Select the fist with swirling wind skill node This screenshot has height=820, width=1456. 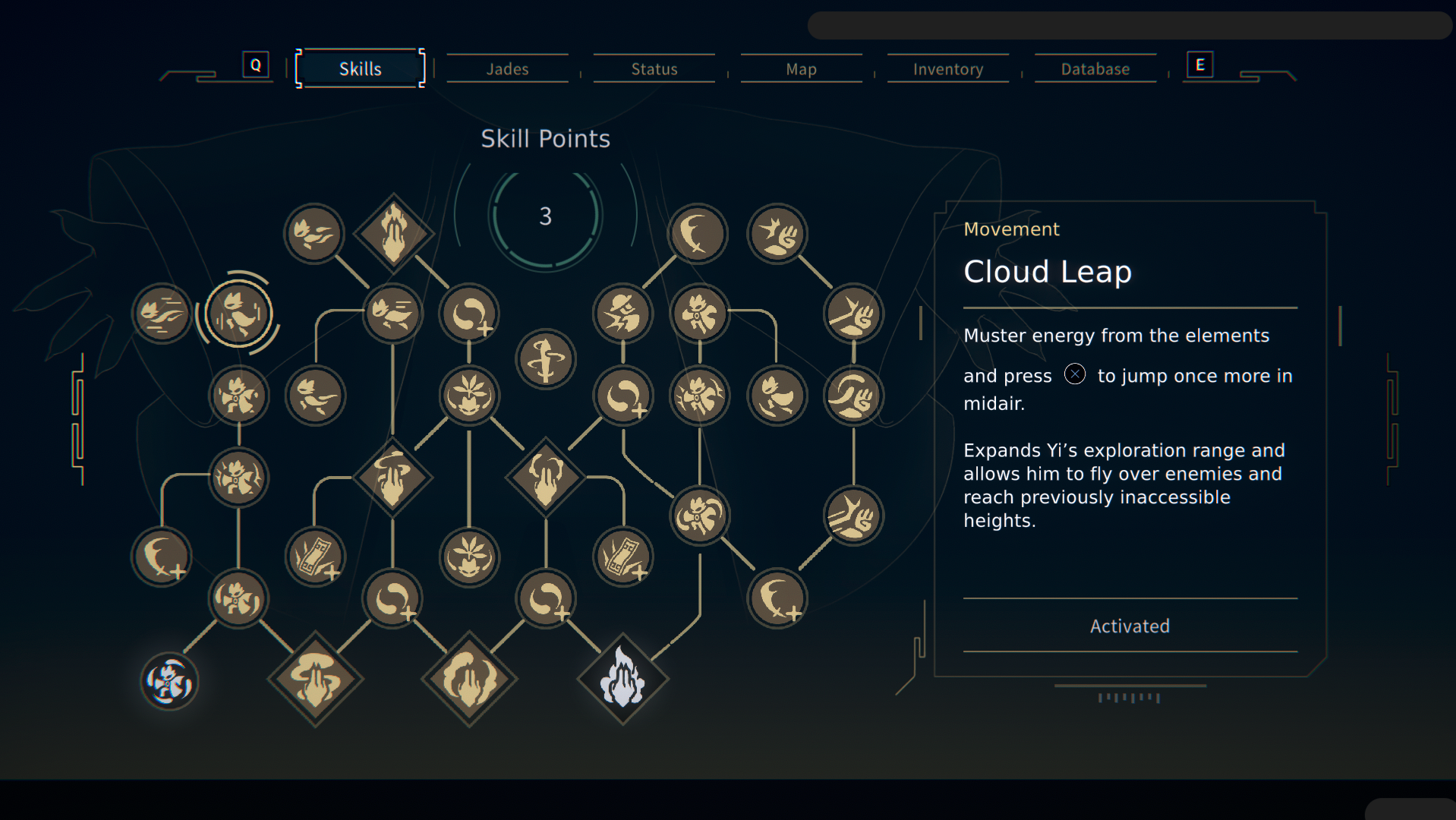click(x=853, y=395)
